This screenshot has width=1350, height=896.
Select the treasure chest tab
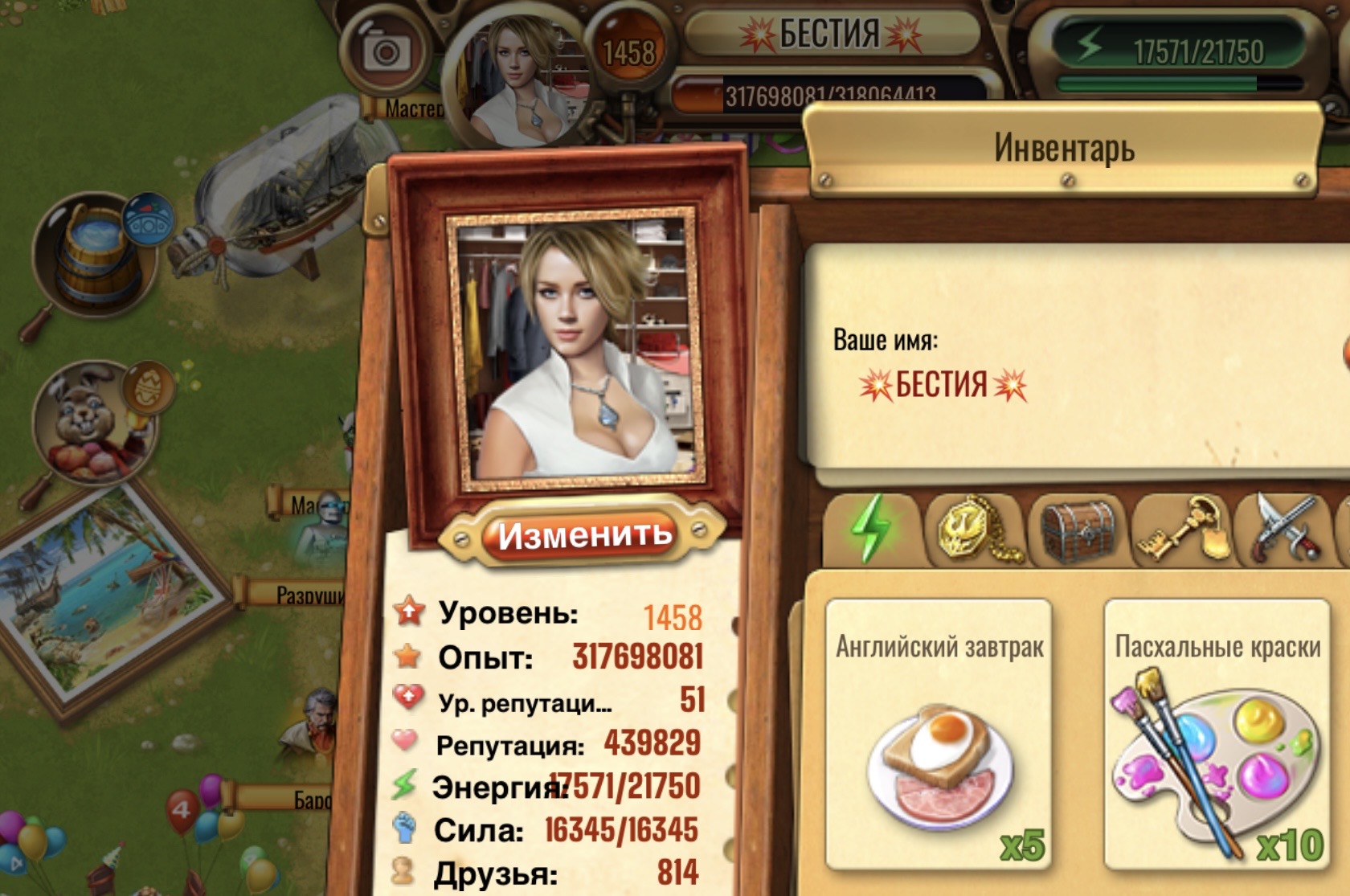click(x=1079, y=530)
